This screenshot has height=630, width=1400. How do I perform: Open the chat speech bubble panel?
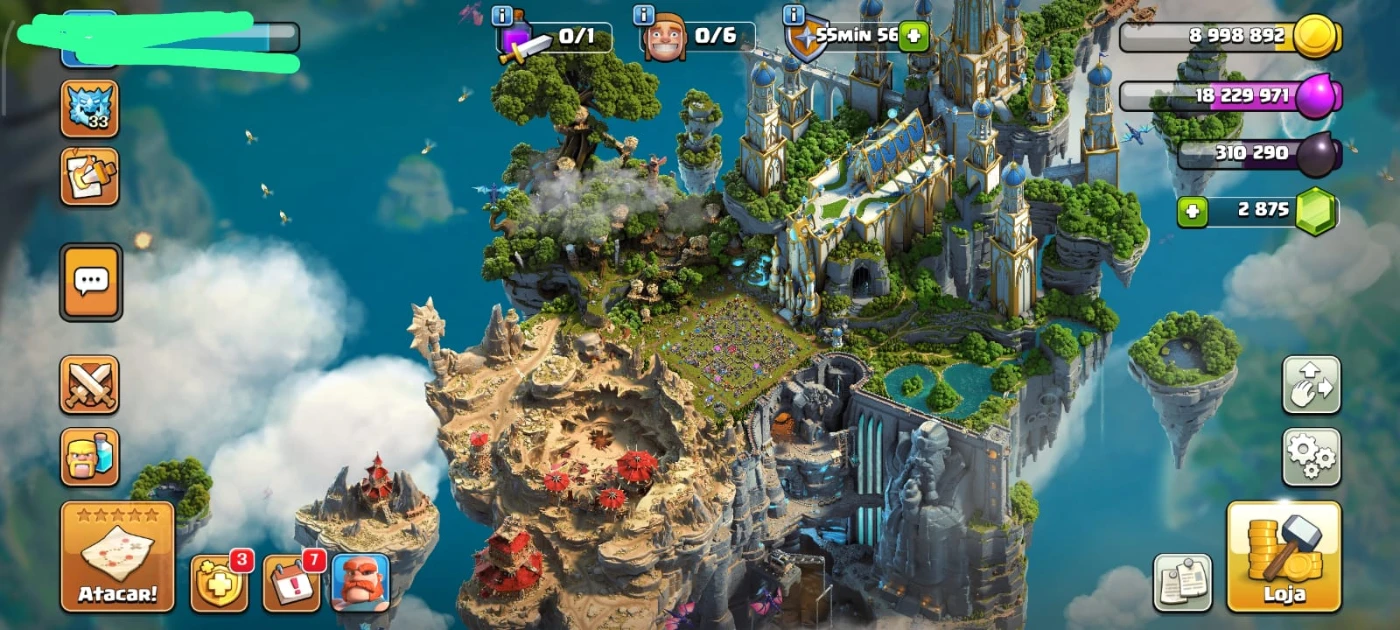coord(91,282)
